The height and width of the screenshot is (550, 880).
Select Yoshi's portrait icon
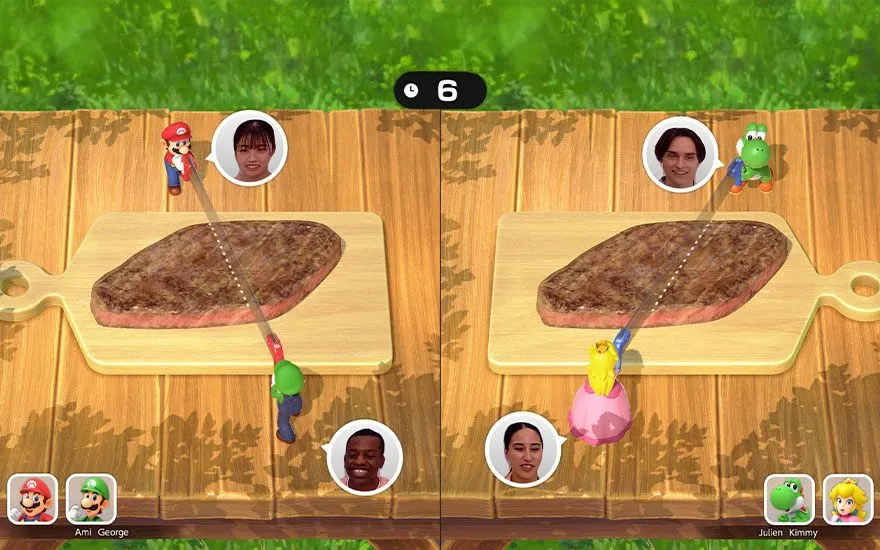[789, 499]
